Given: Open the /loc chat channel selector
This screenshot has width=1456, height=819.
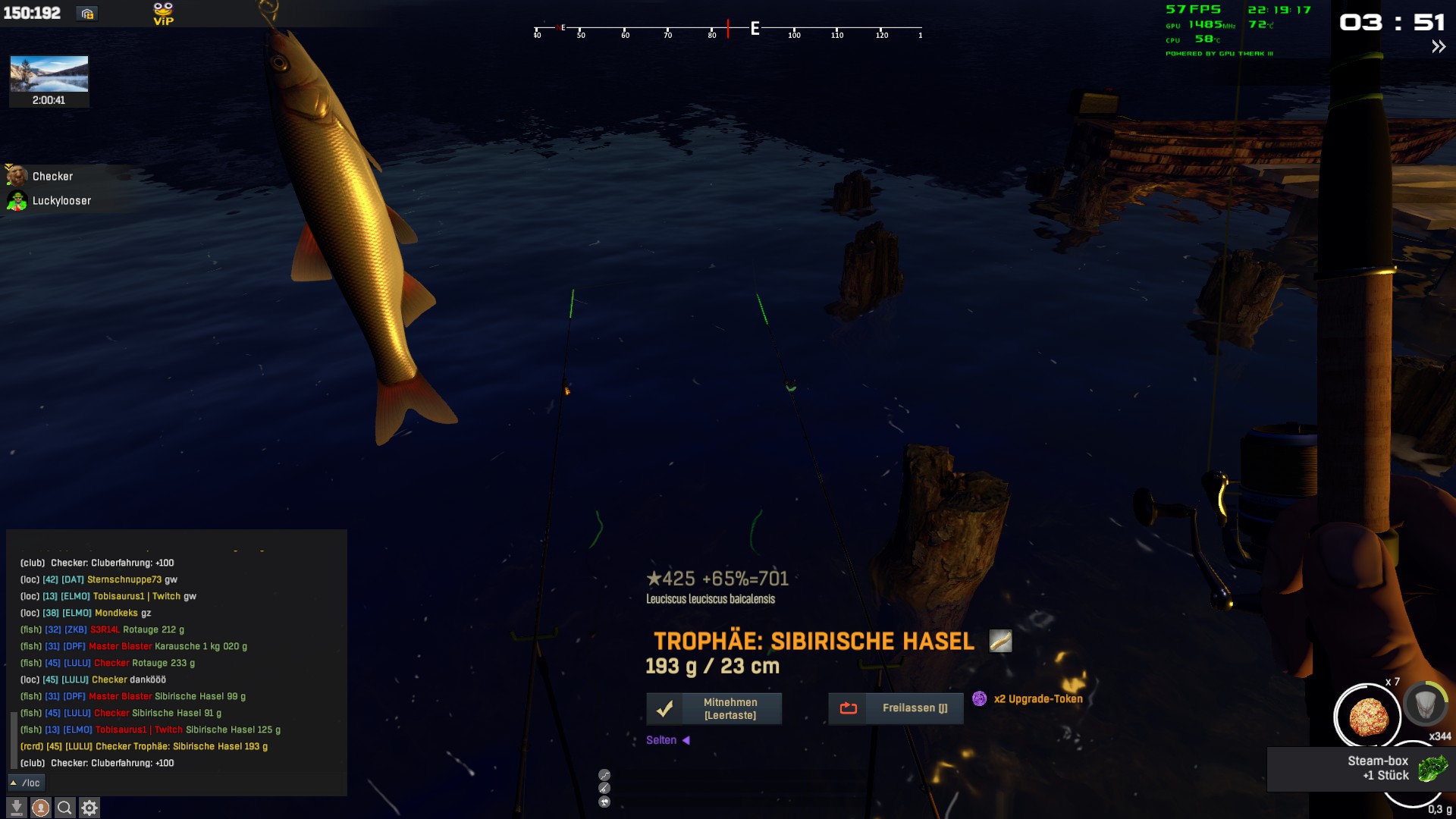Looking at the screenshot, I should pyautogui.click(x=27, y=783).
